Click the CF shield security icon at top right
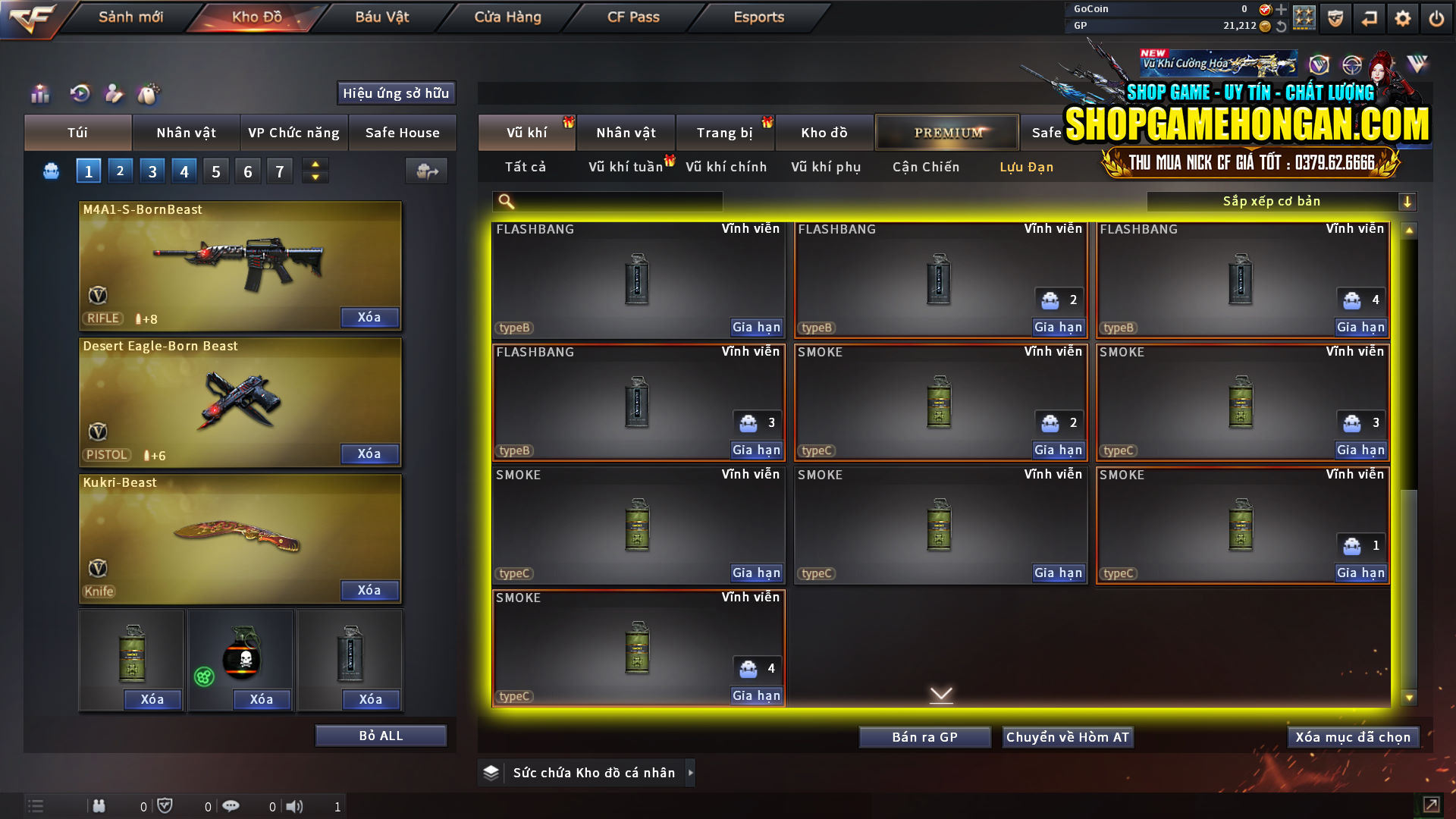 click(x=1334, y=17)
